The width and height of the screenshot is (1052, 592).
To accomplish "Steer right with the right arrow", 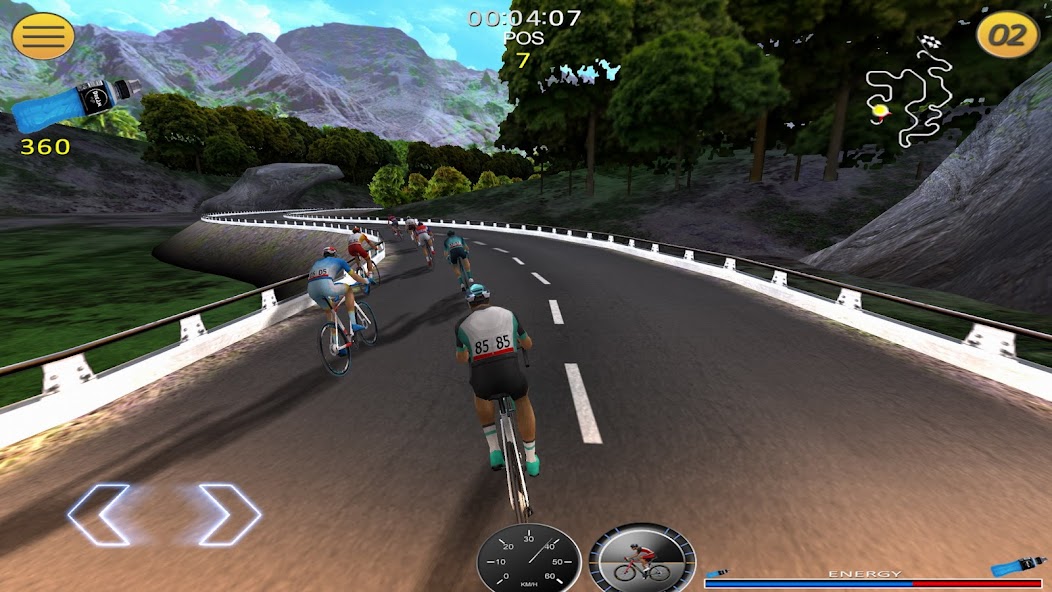I will point(230,515).
